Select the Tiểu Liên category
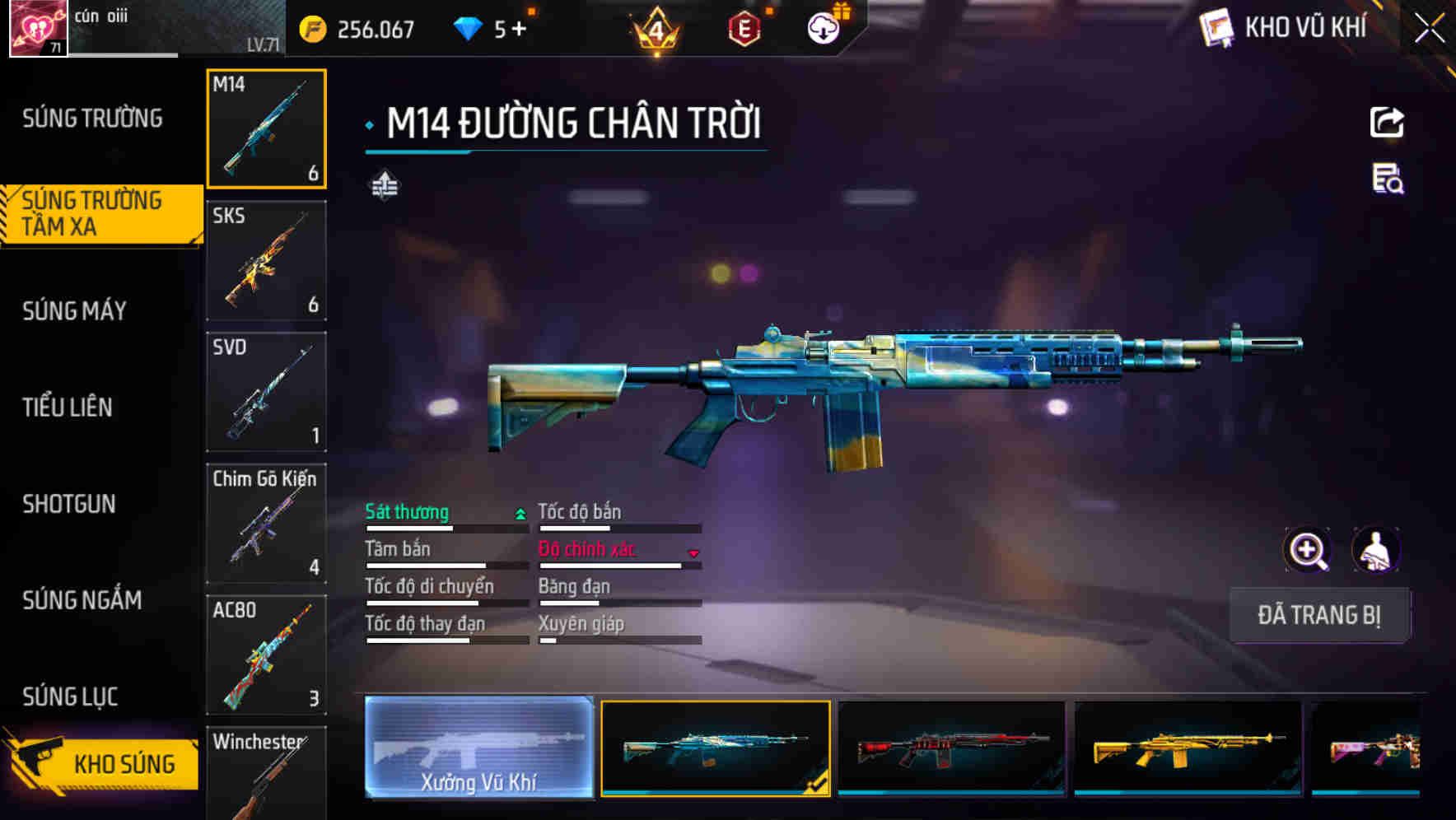1456x820 pixels. pyautogui.click(x=68, y=407)
